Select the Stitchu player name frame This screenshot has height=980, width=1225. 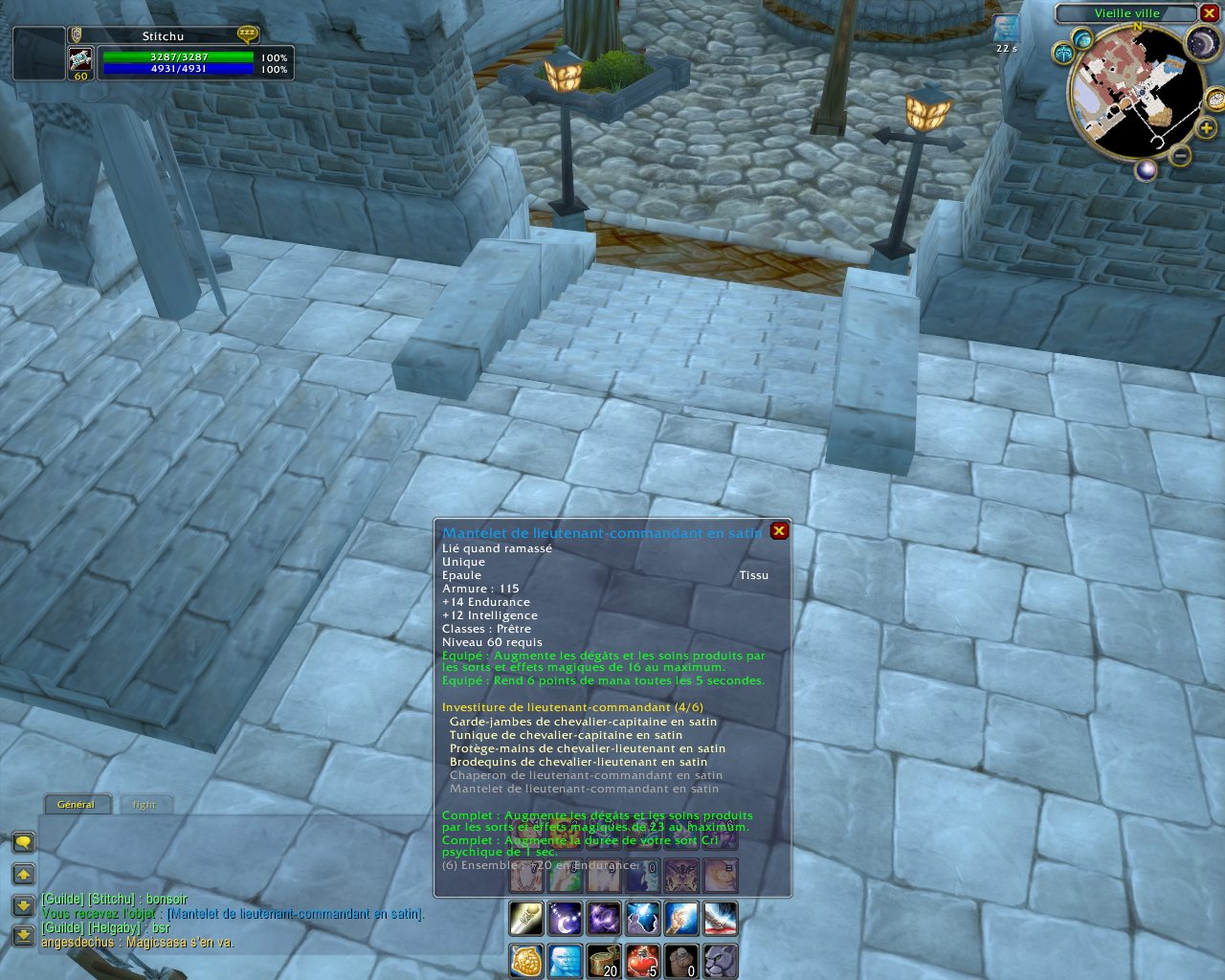[163, 36]
